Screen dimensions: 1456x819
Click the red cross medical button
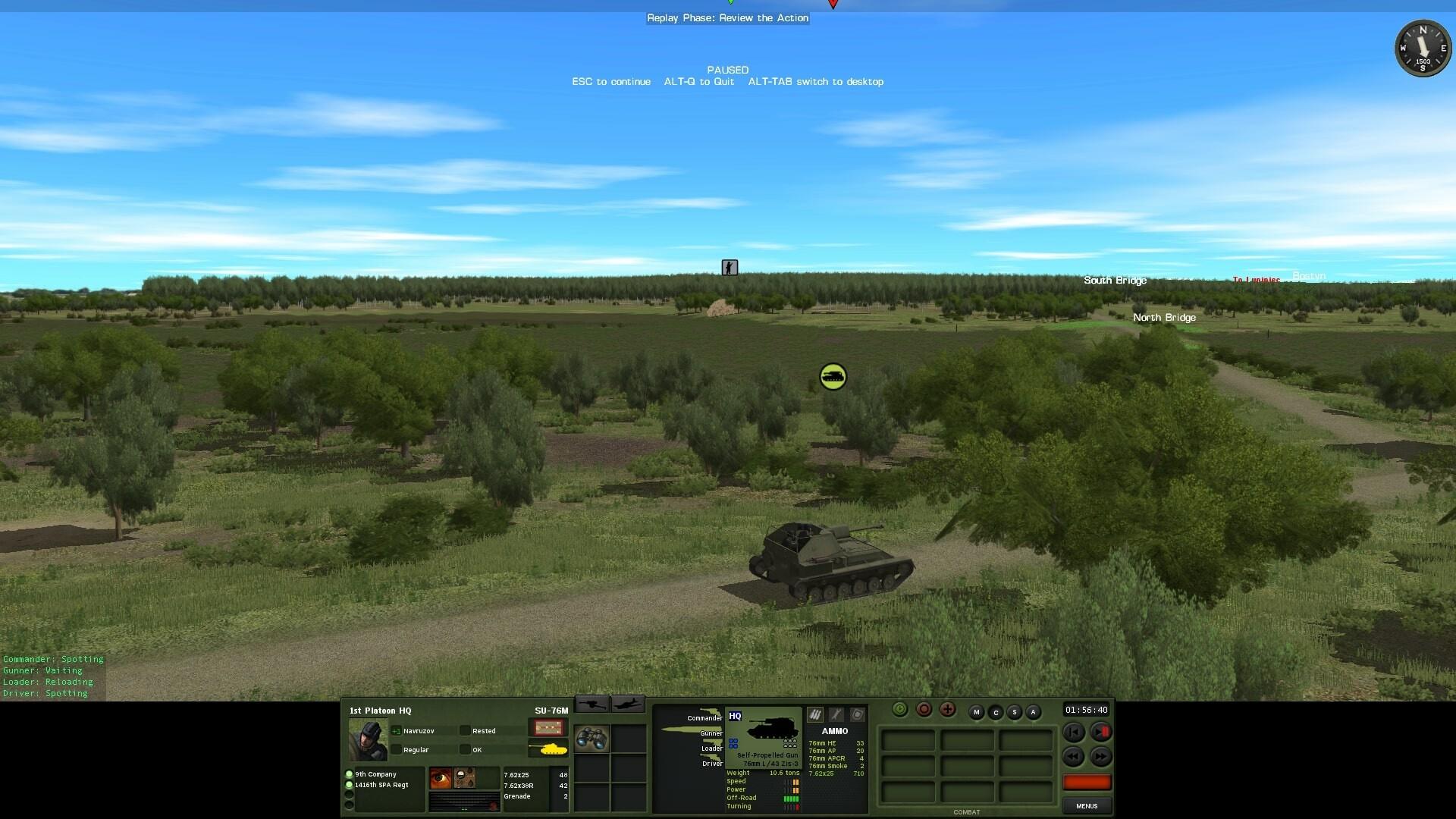[949, 710]
